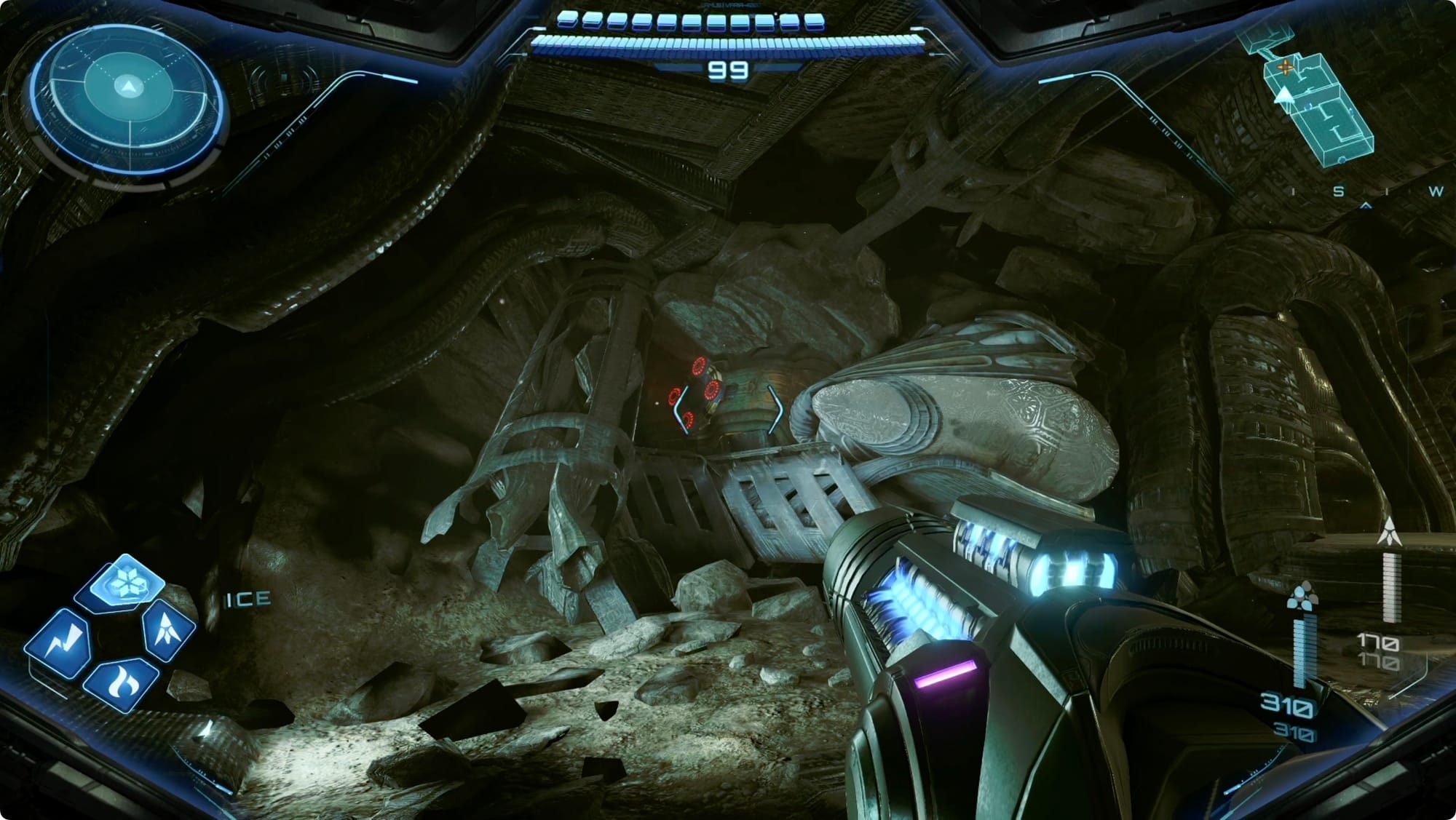Open the 3D area minimap
This screenshot has width=1456, height=820.
coord(1310,102)
